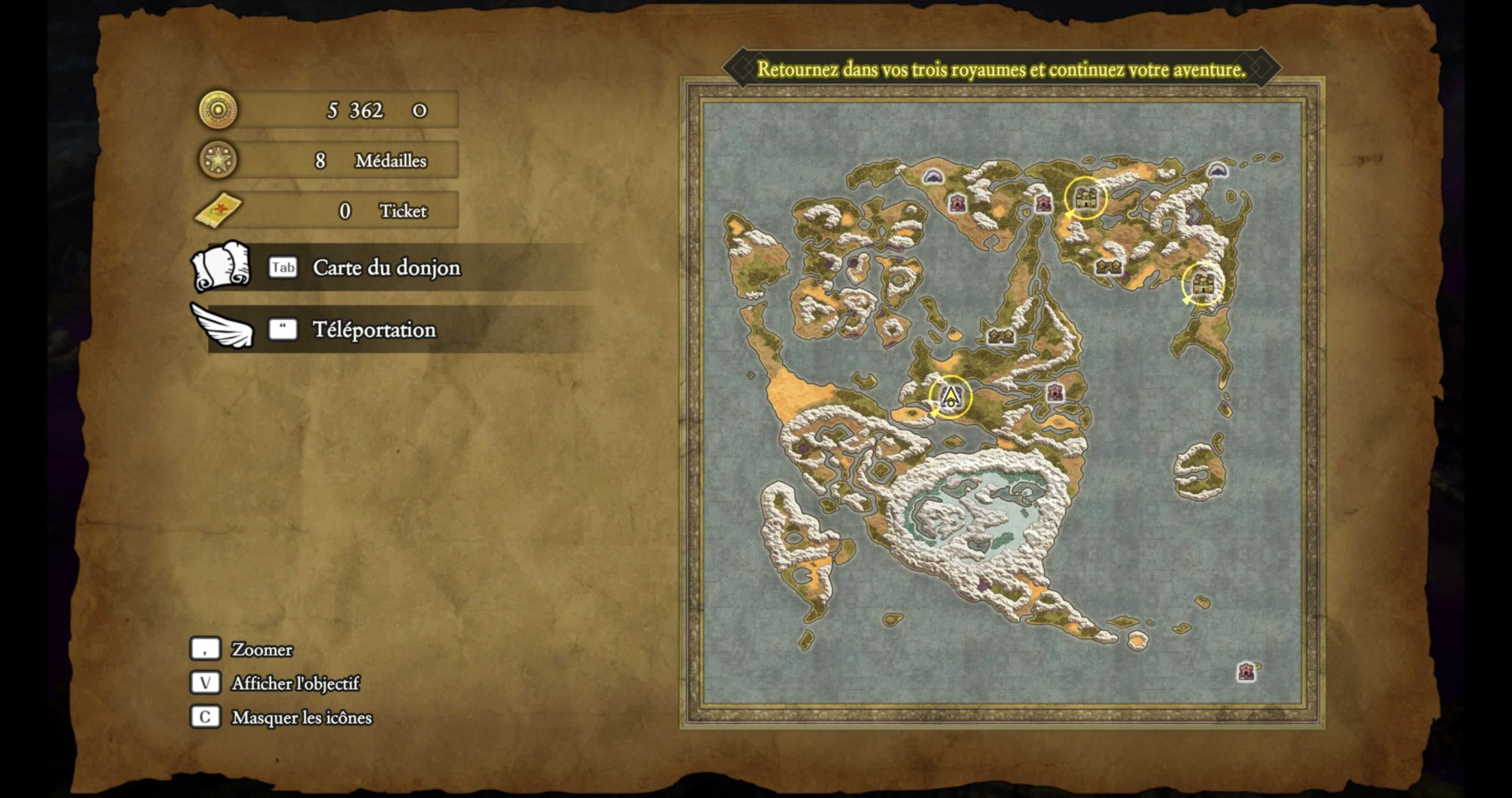The width and height of the screenshot is (1512, 798).
Task: Choose the shrine icon east of the player marker
Action: (x=1055, y=393)
